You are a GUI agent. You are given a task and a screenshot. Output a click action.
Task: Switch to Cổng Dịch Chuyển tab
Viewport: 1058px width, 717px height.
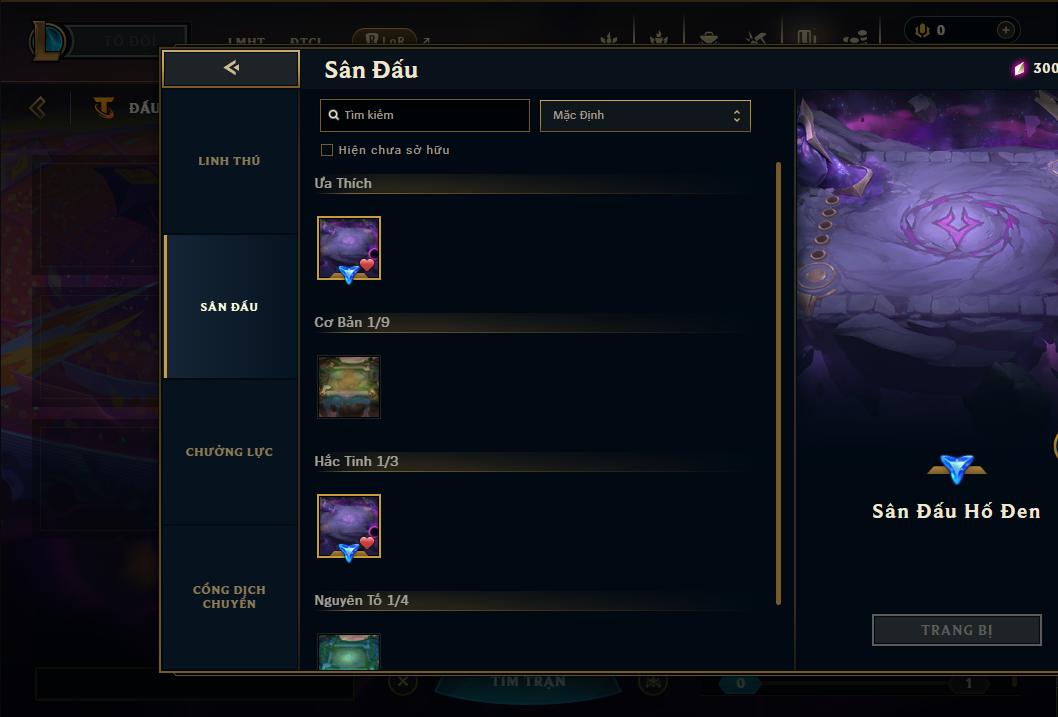pyautogui.click(x=229, y=596)
